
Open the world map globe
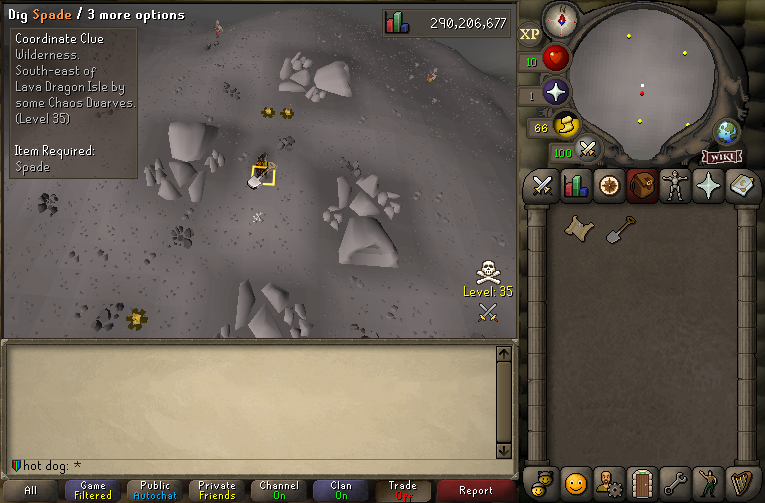(726, 132)
